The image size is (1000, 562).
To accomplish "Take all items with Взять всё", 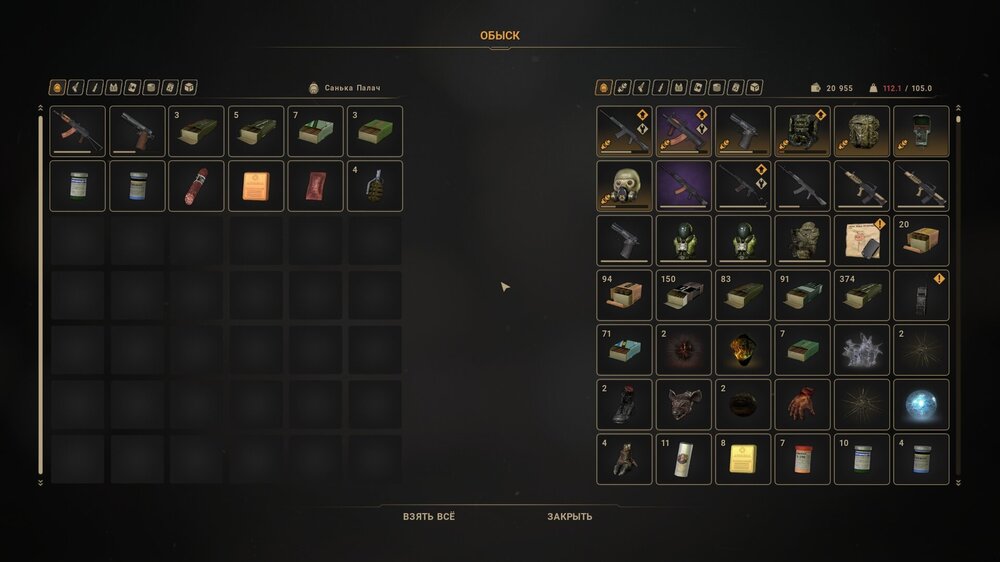I will [428, 517].
